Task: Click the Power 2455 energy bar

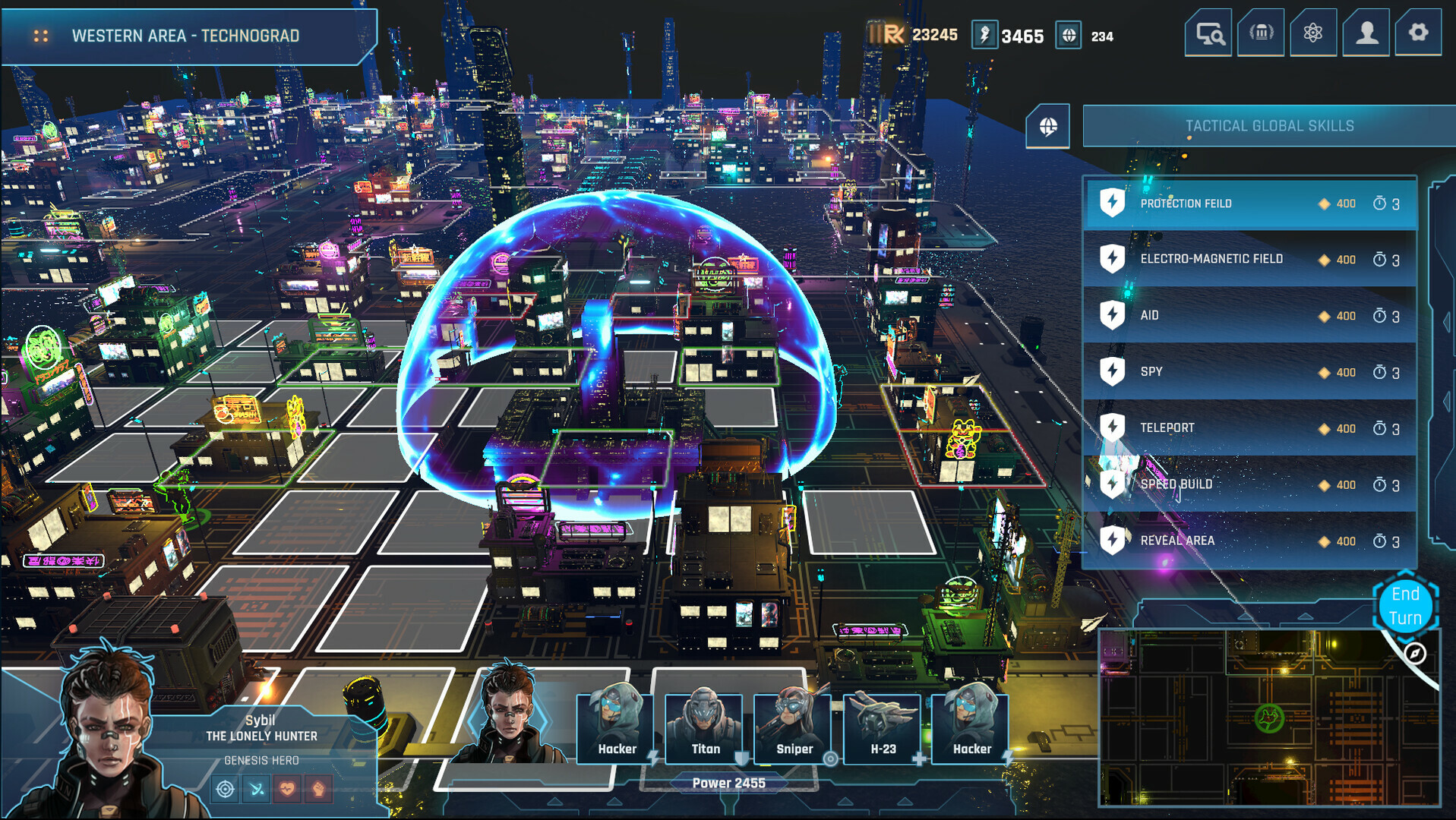Action: click(x=728, y=781)
